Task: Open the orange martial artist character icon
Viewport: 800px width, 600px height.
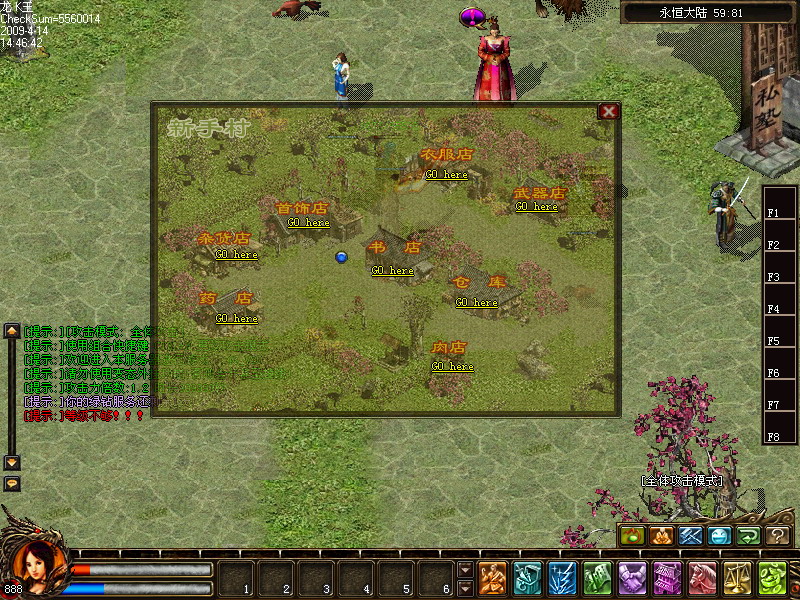Action: point(492,578)
